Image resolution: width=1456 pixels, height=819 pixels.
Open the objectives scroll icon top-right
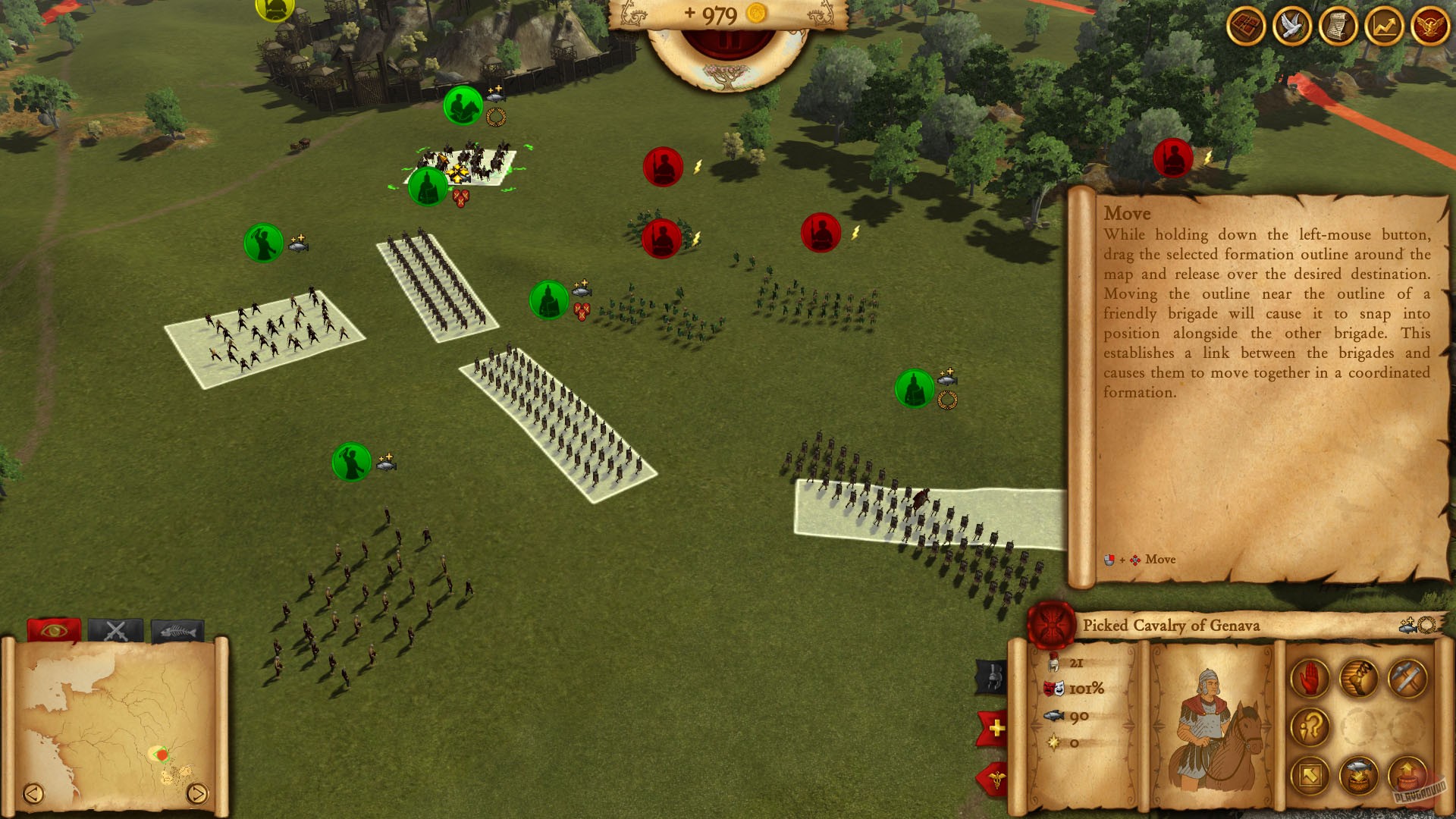tap(1338, 27)
